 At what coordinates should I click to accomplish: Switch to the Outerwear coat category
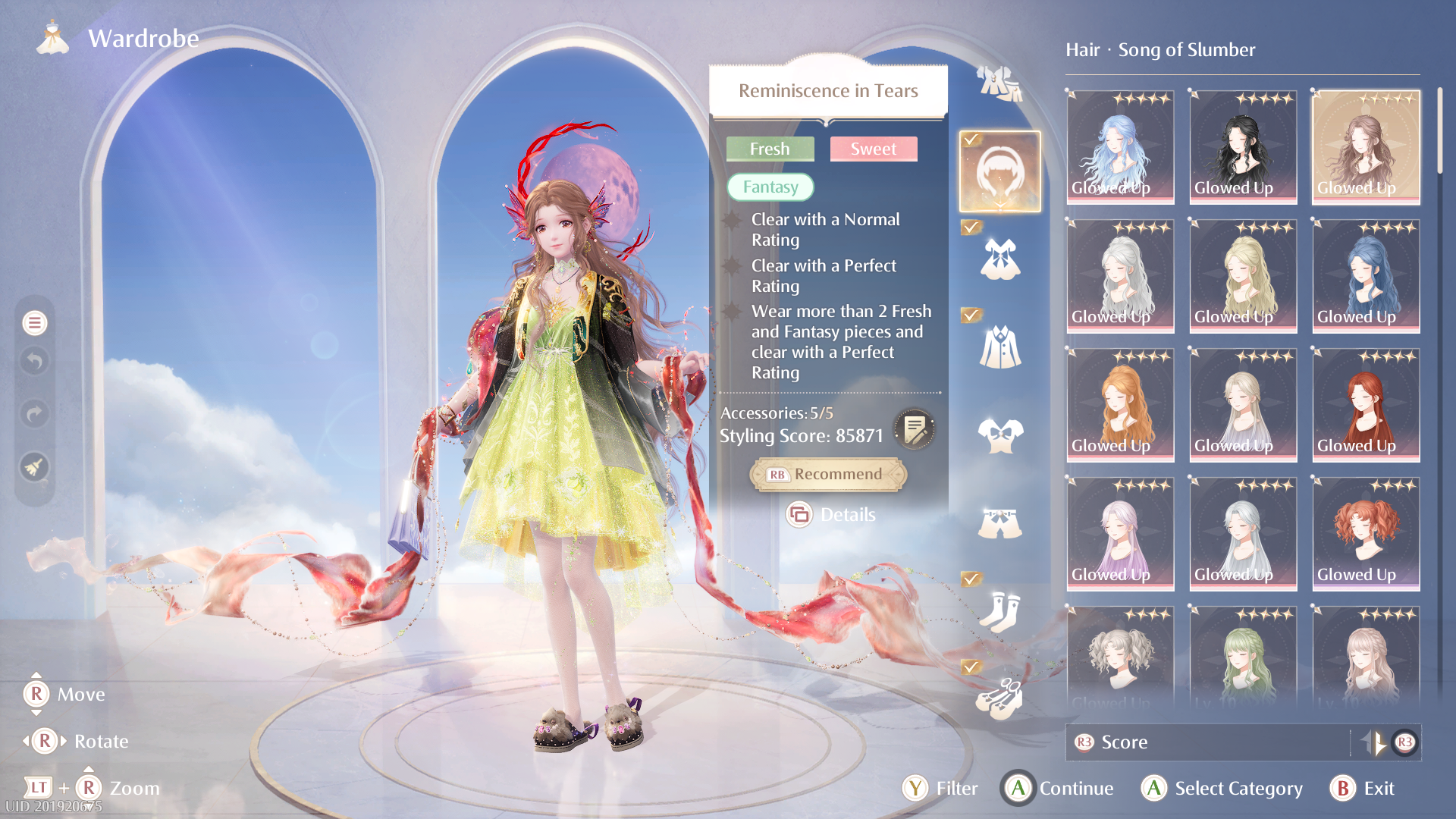coord(999,347)
